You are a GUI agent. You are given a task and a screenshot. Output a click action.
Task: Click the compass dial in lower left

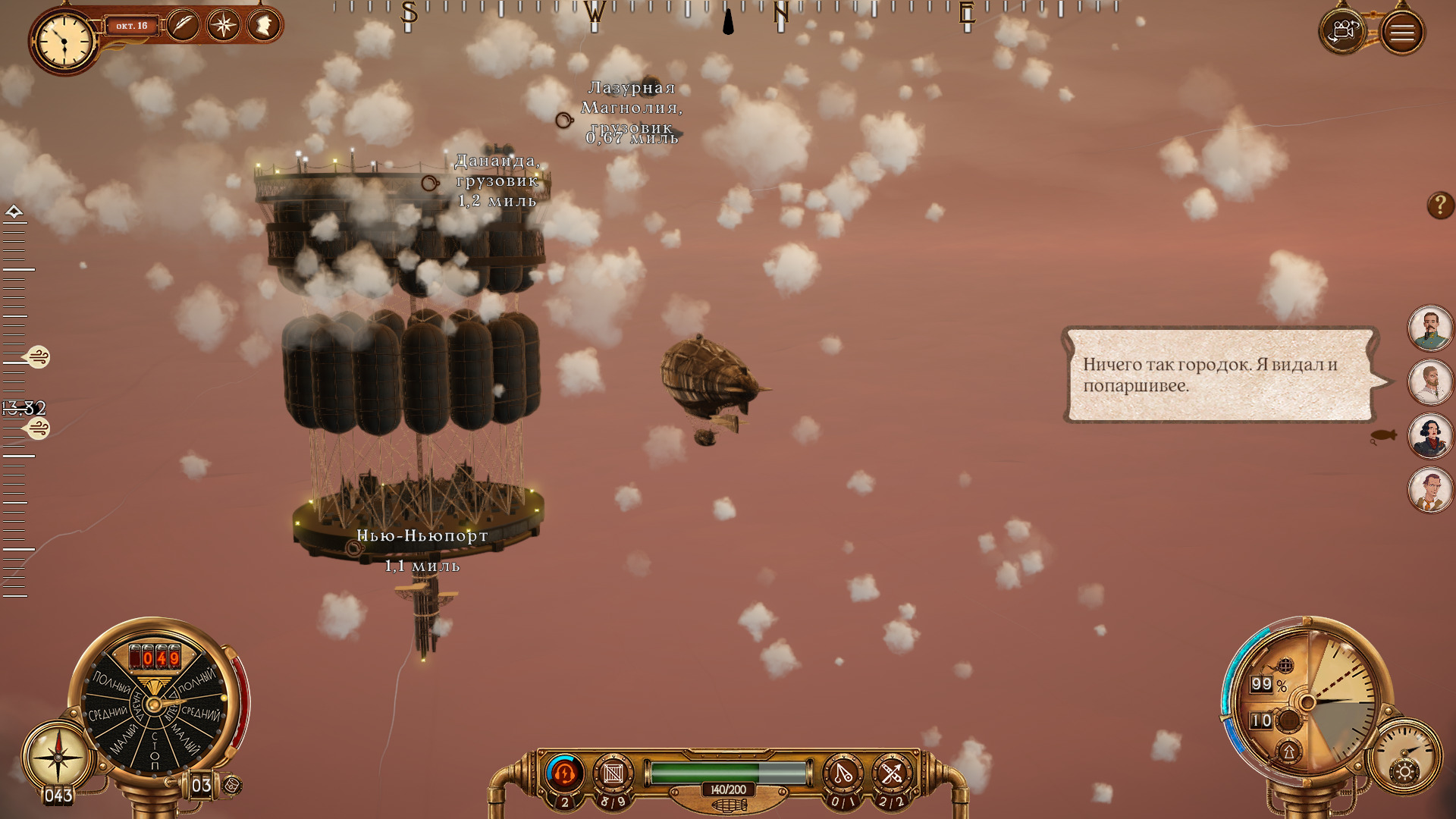click(x=58, y=756)
